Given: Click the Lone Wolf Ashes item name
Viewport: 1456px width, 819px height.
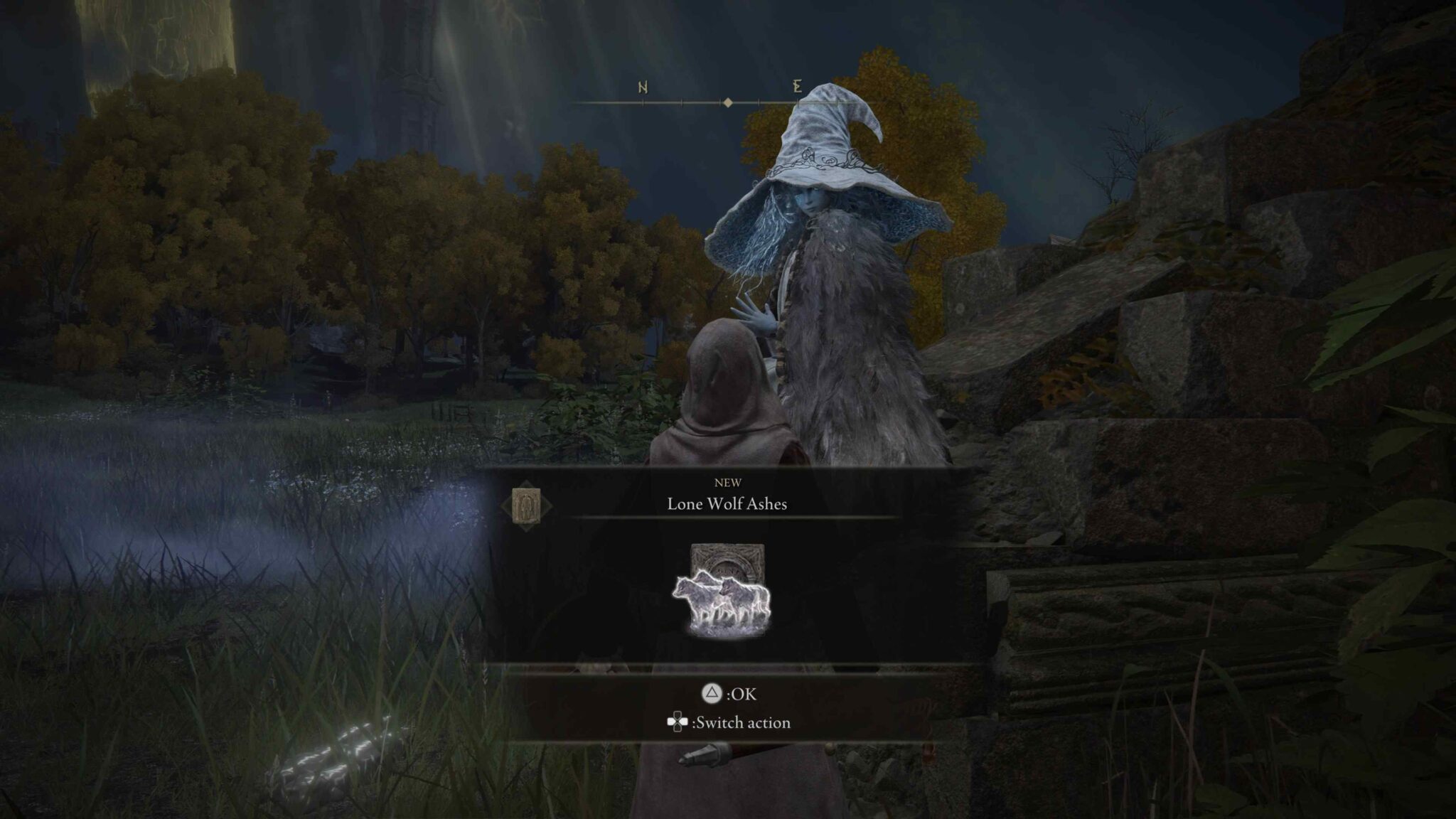Looking at the screenshot, I should click(x=727, y=504).
